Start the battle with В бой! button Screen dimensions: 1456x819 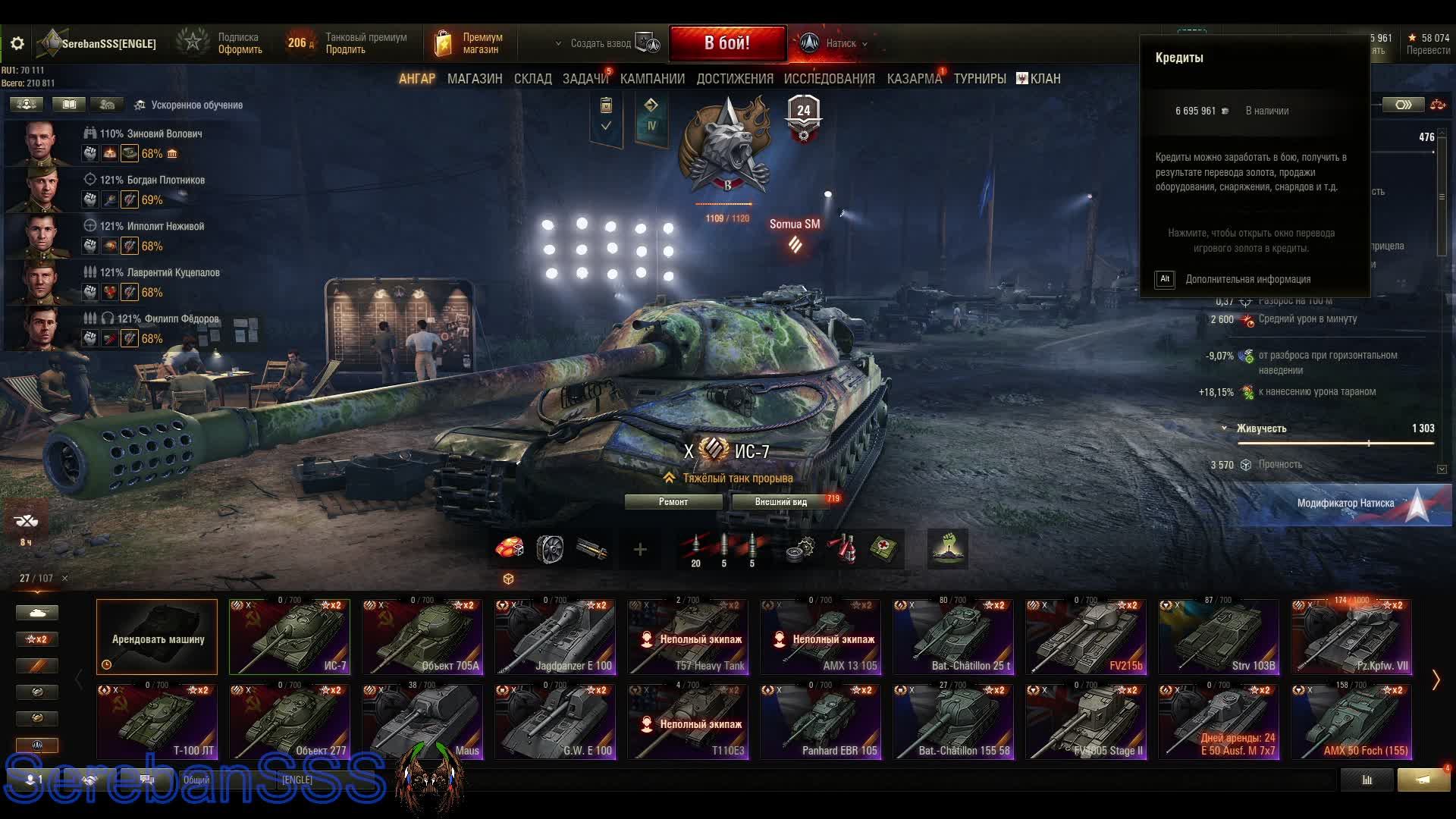[x=726, y=43]
